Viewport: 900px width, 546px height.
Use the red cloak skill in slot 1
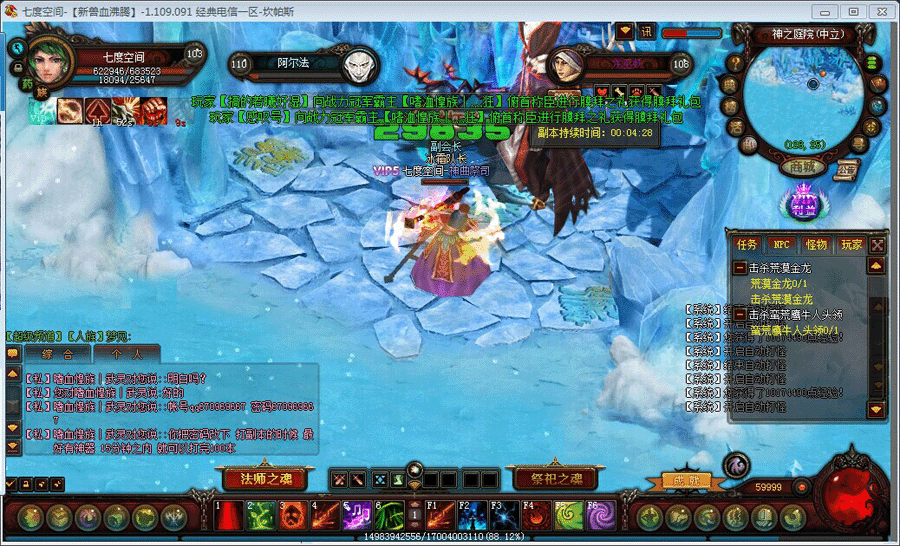(231, 516)
